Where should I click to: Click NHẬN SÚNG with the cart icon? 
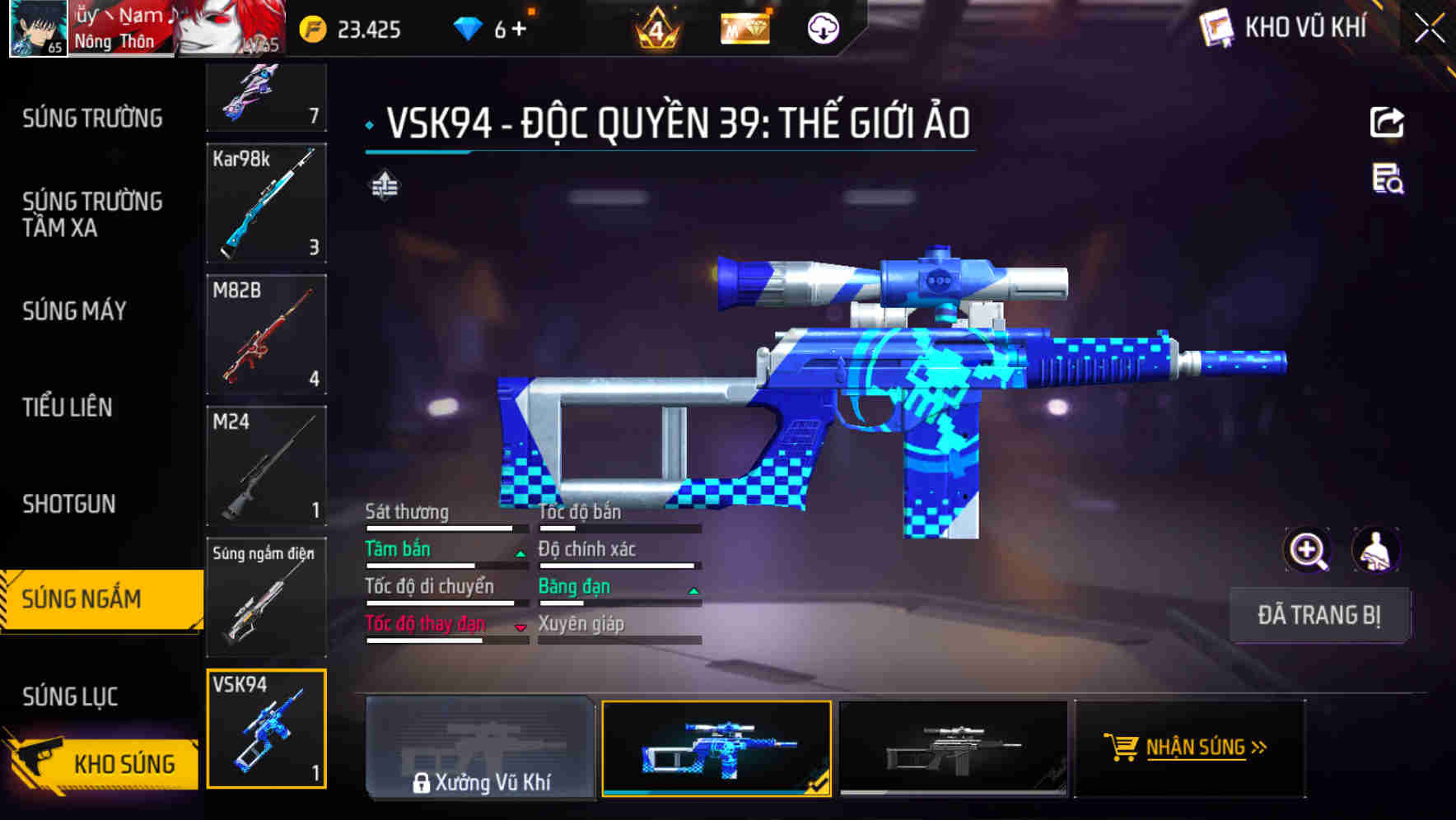[x=1189, y=748]
